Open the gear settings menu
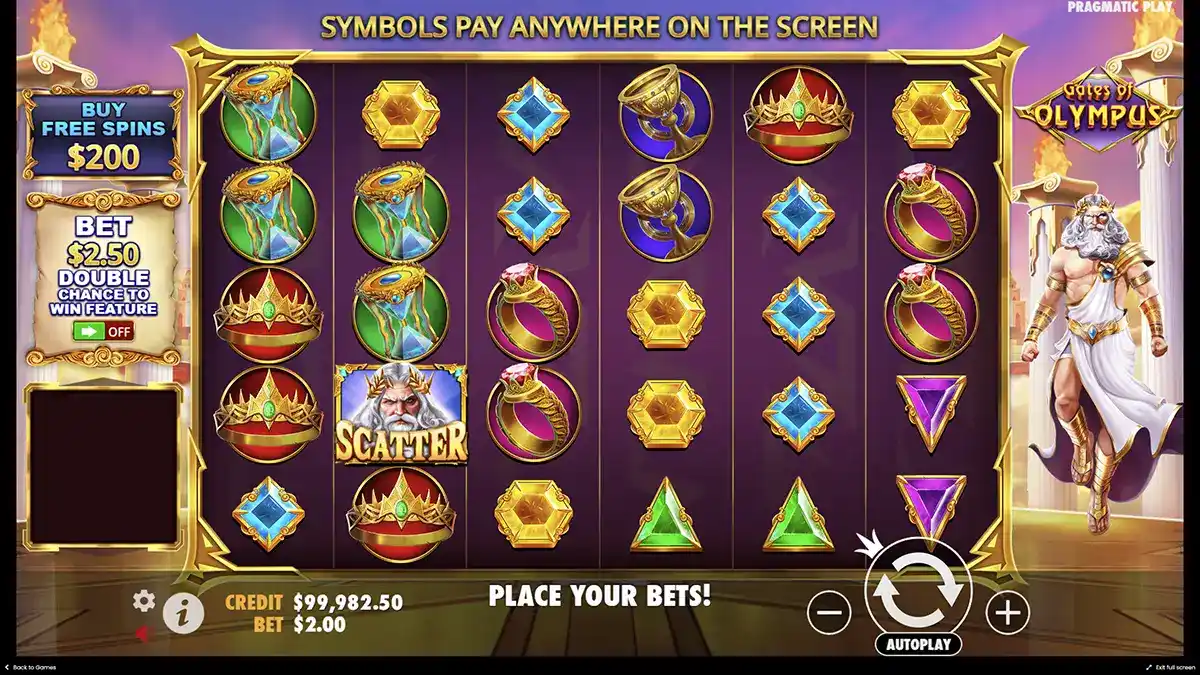This screenshot has height=675, width=1200. click(144, 600)
